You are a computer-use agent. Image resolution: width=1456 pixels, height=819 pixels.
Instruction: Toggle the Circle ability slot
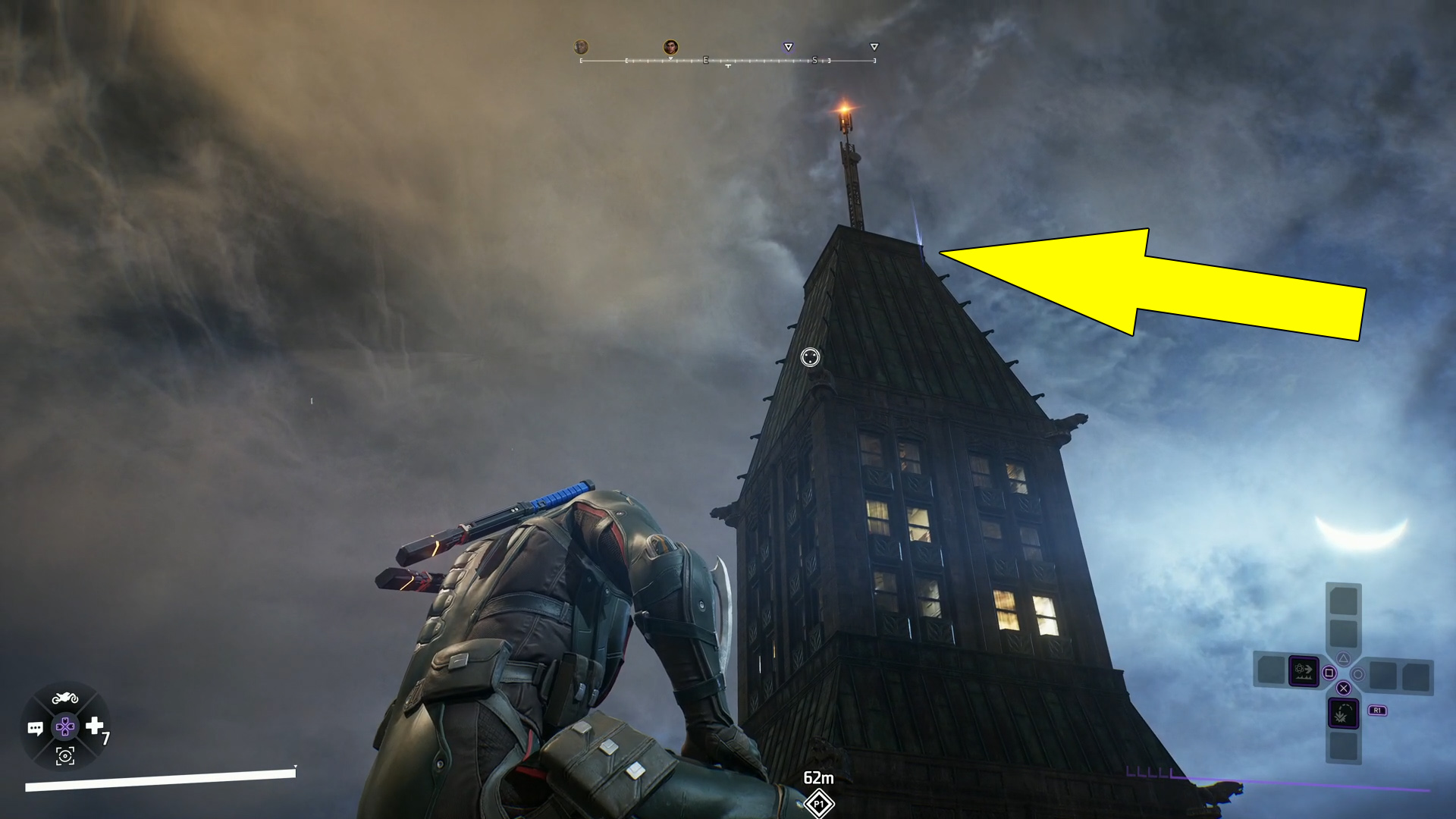pos(1359,675)
